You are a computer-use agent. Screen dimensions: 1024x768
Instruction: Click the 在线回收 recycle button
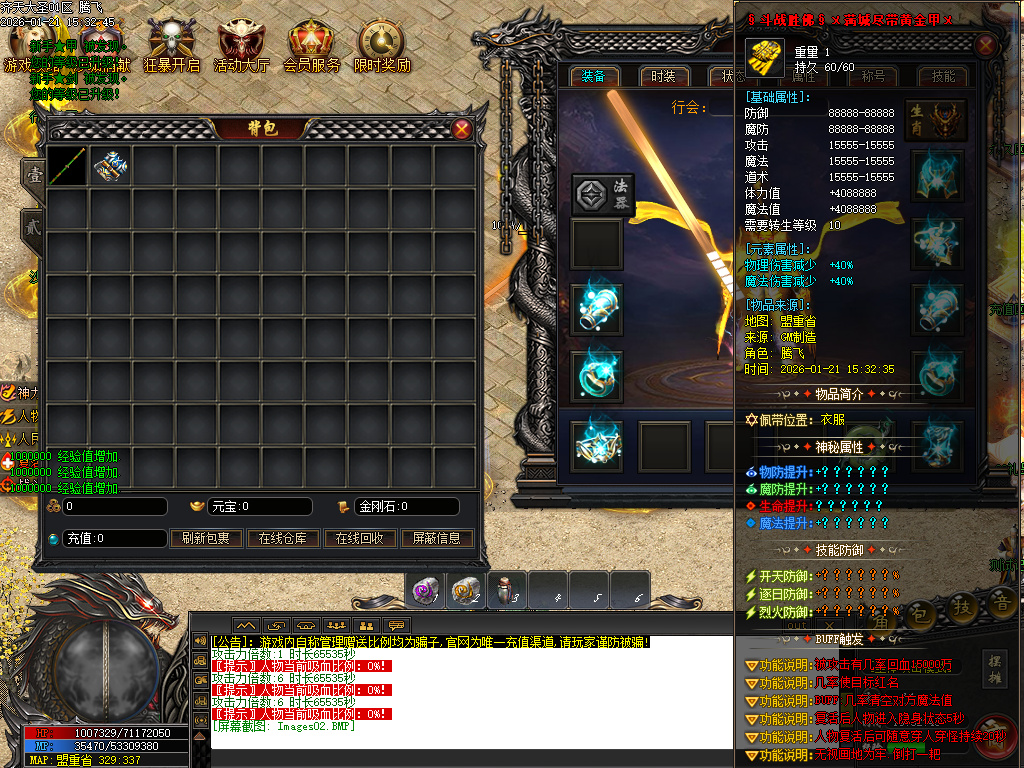coord(360,538)
